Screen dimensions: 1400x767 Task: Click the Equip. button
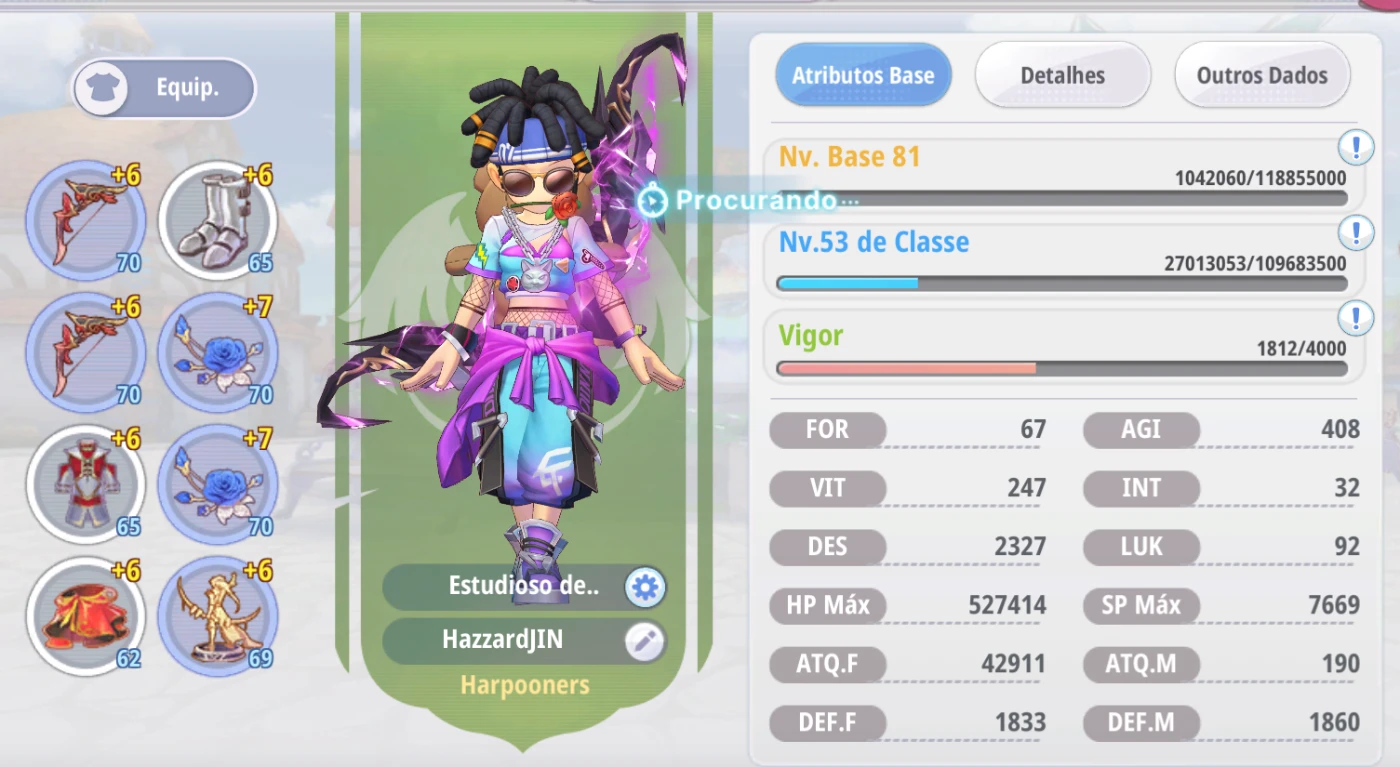coord(165,88)
